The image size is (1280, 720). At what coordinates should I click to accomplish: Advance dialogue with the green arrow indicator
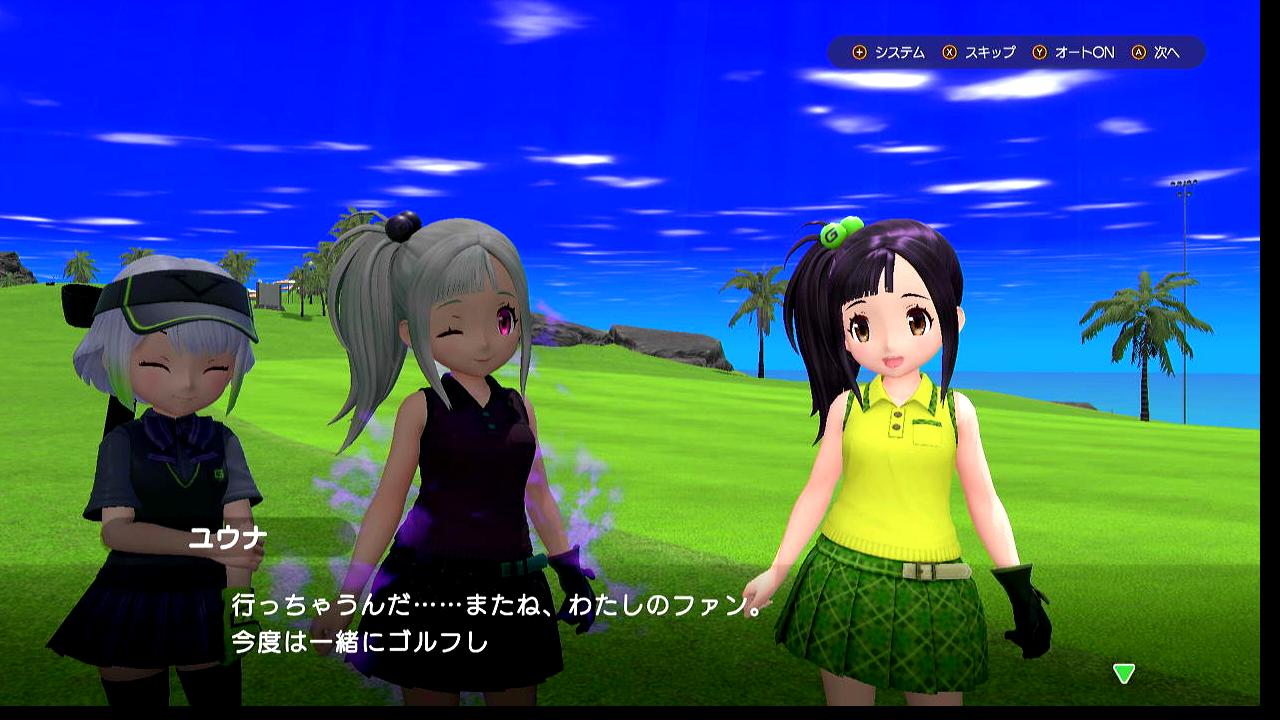point(1124,673)
